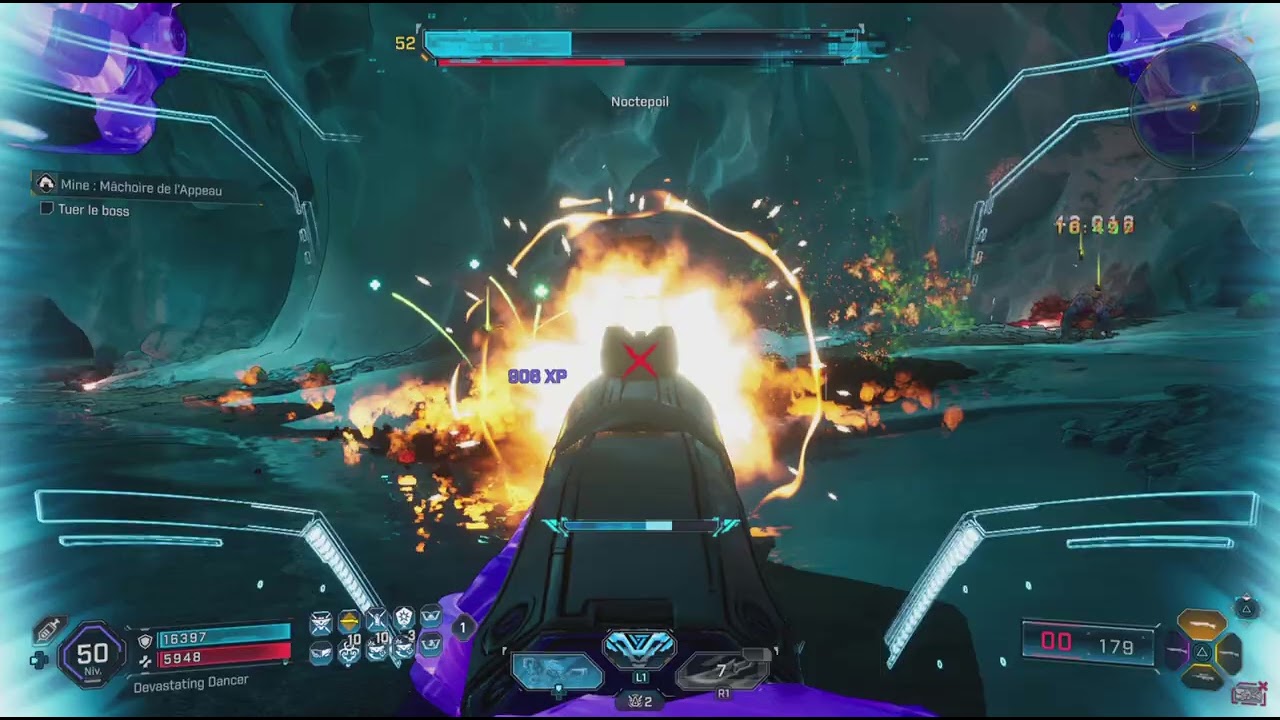1280x720 pixels.
Task: Select the orange shotgun on the weapon wheel
Action: 1201,624
